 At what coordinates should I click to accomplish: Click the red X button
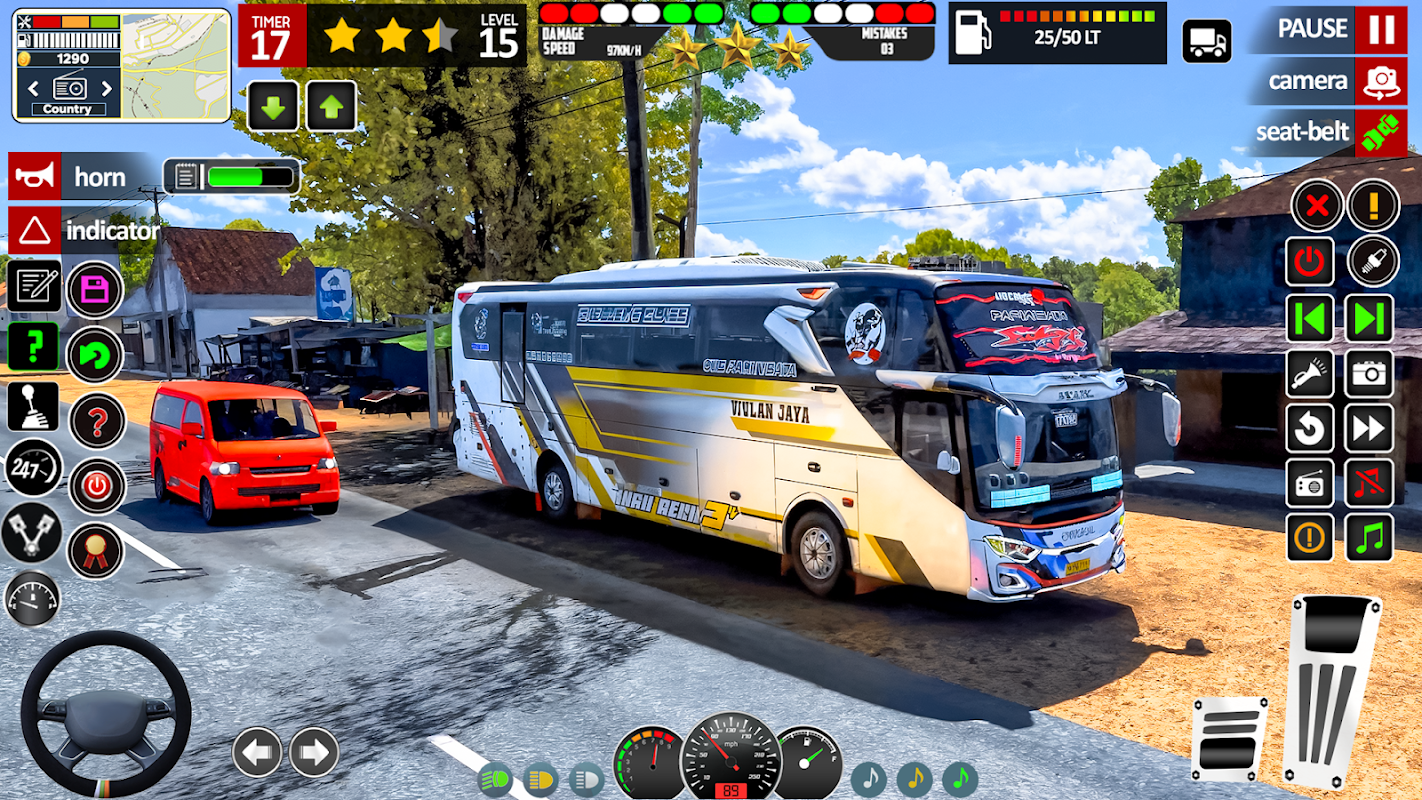pos(1316,206)
